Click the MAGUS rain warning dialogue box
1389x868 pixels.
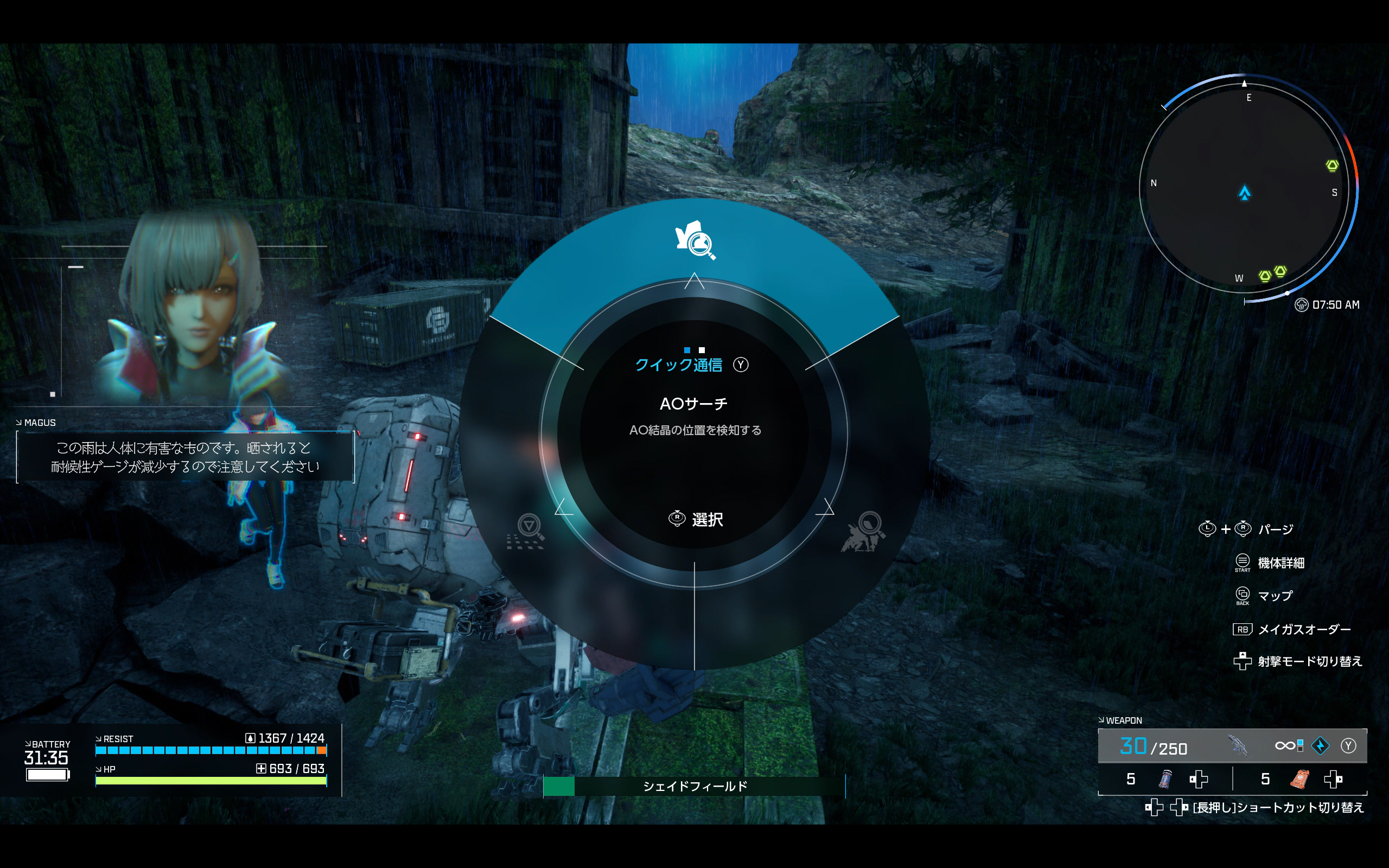click(185, 457)
